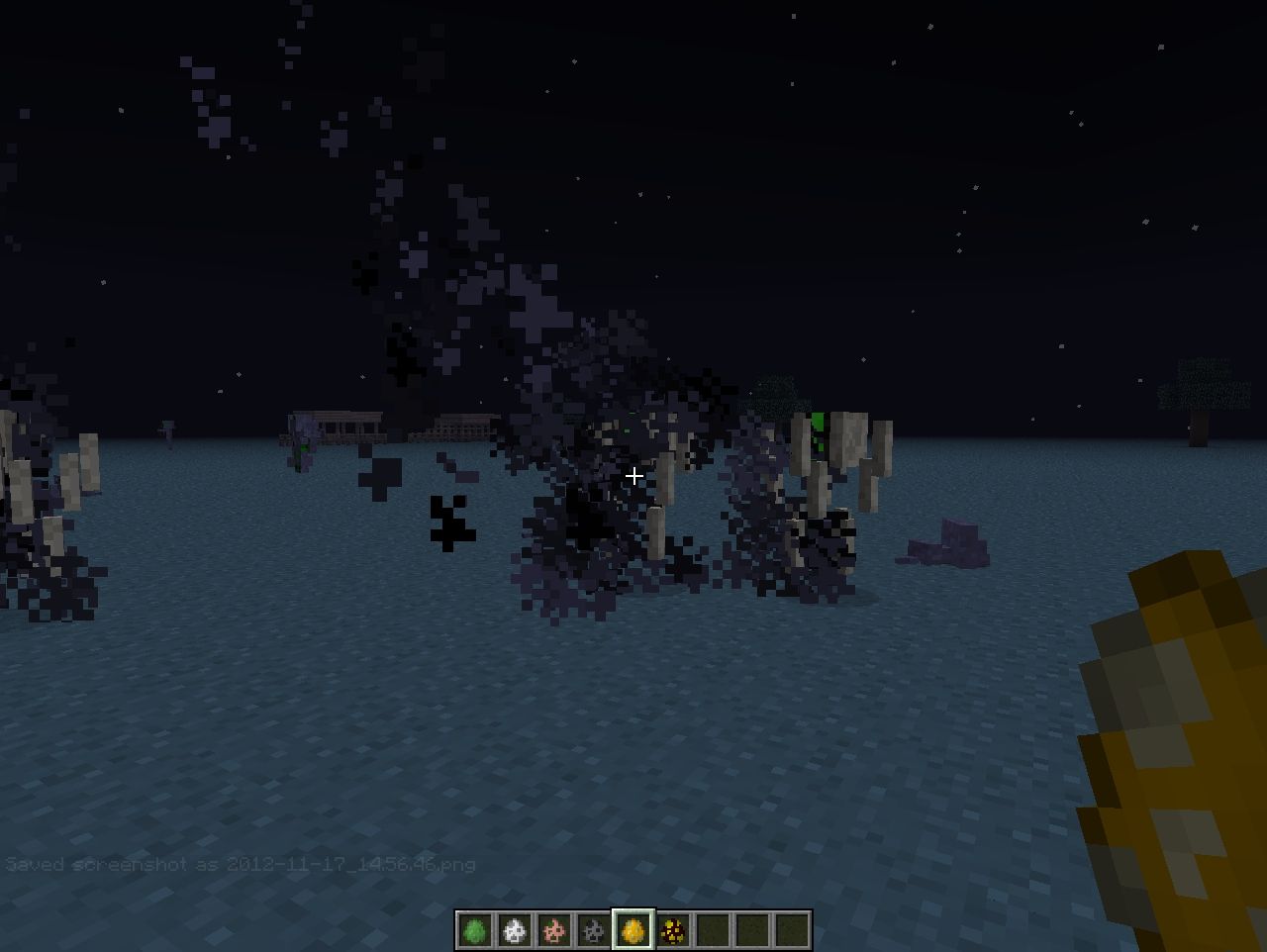Select the white spotted spawn egg slot
Viewport: 1267px width, 952px height.
pos(515,930)
